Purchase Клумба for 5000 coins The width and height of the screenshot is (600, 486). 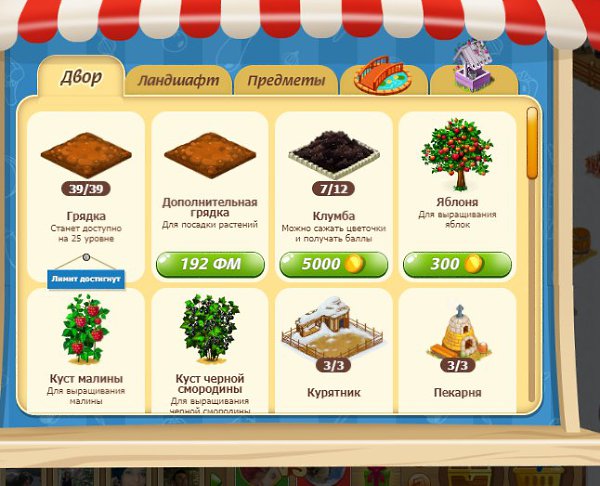(334, 264)
